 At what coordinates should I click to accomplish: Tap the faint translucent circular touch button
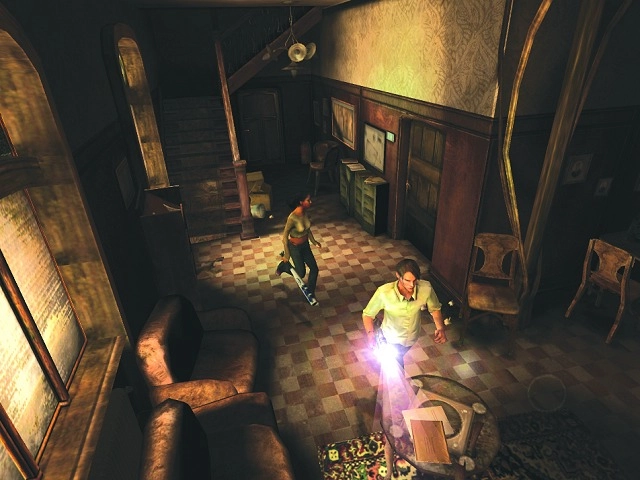(x=546, y=392)
